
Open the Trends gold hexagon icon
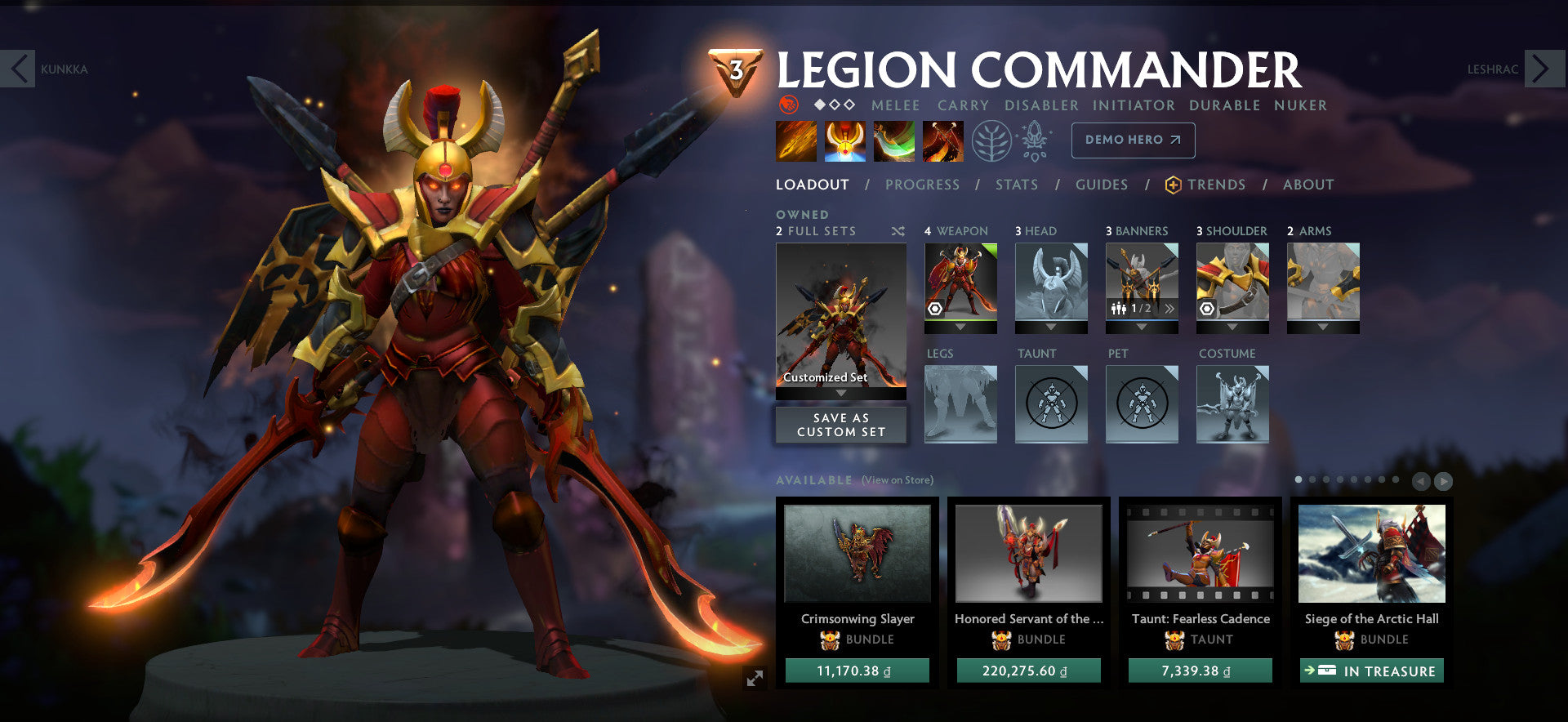[1174, 185]
